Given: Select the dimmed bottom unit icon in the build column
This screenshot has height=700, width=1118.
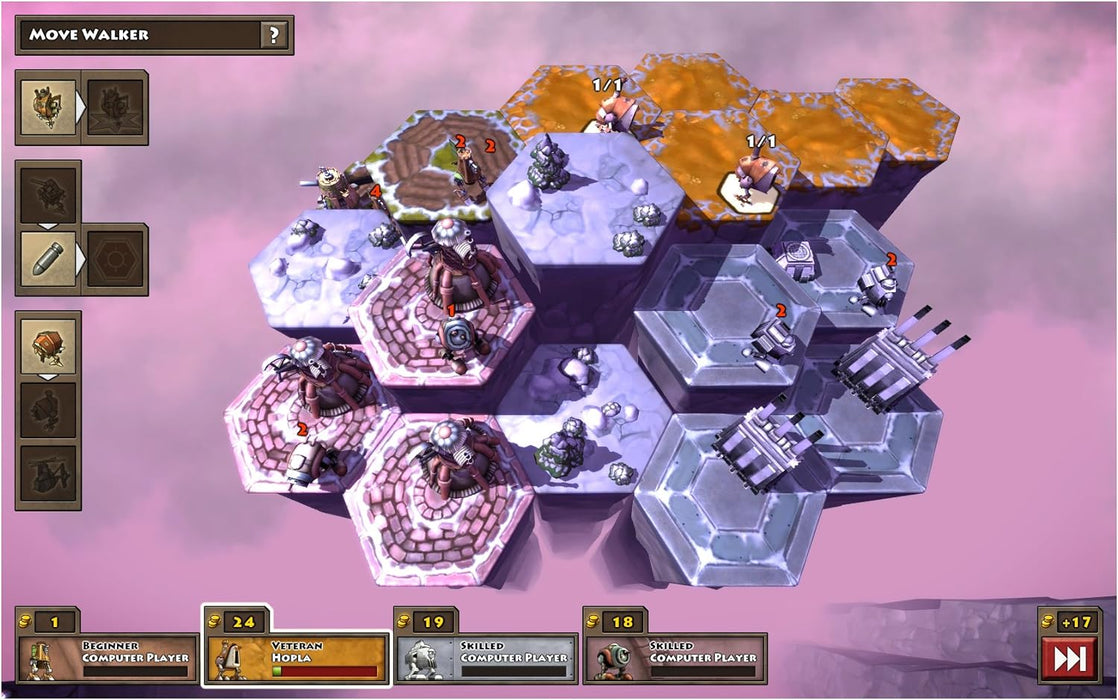Looking at the screenshot, I should click(47, 476).
